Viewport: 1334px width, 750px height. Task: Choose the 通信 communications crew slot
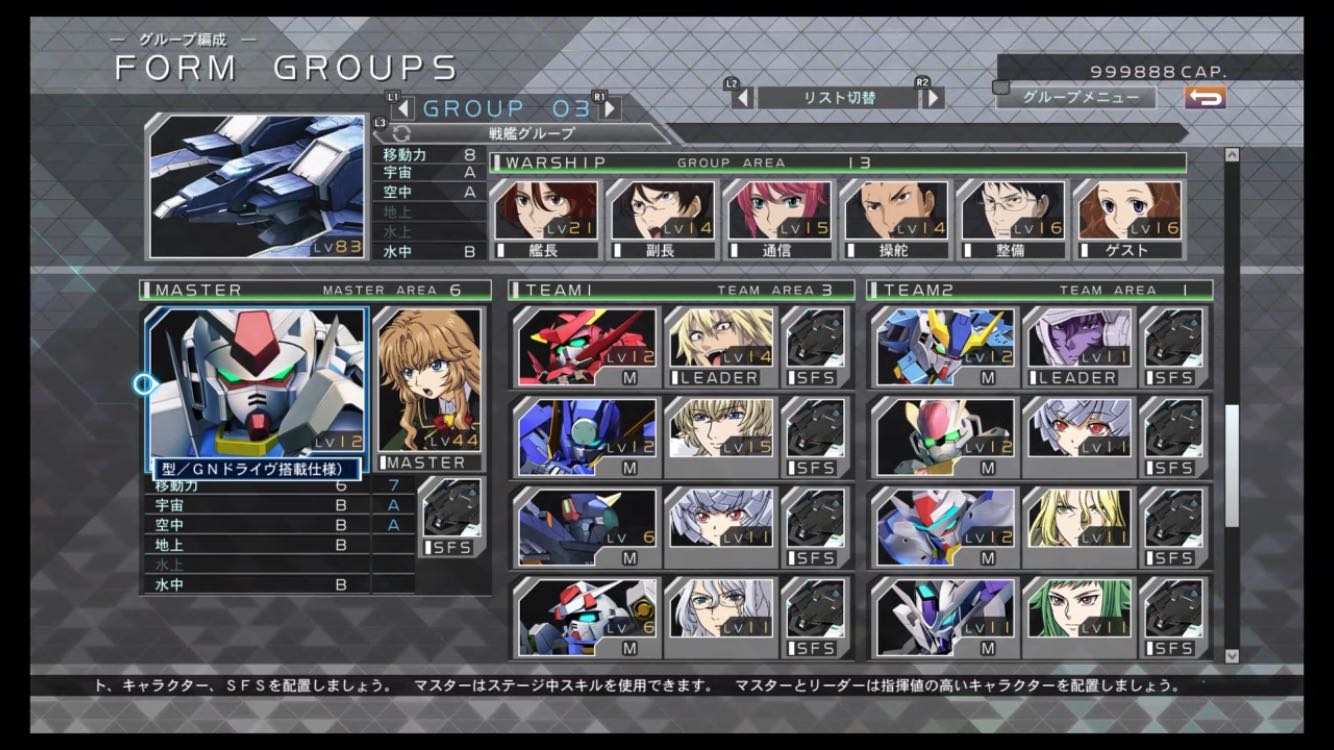pos(779,218)
